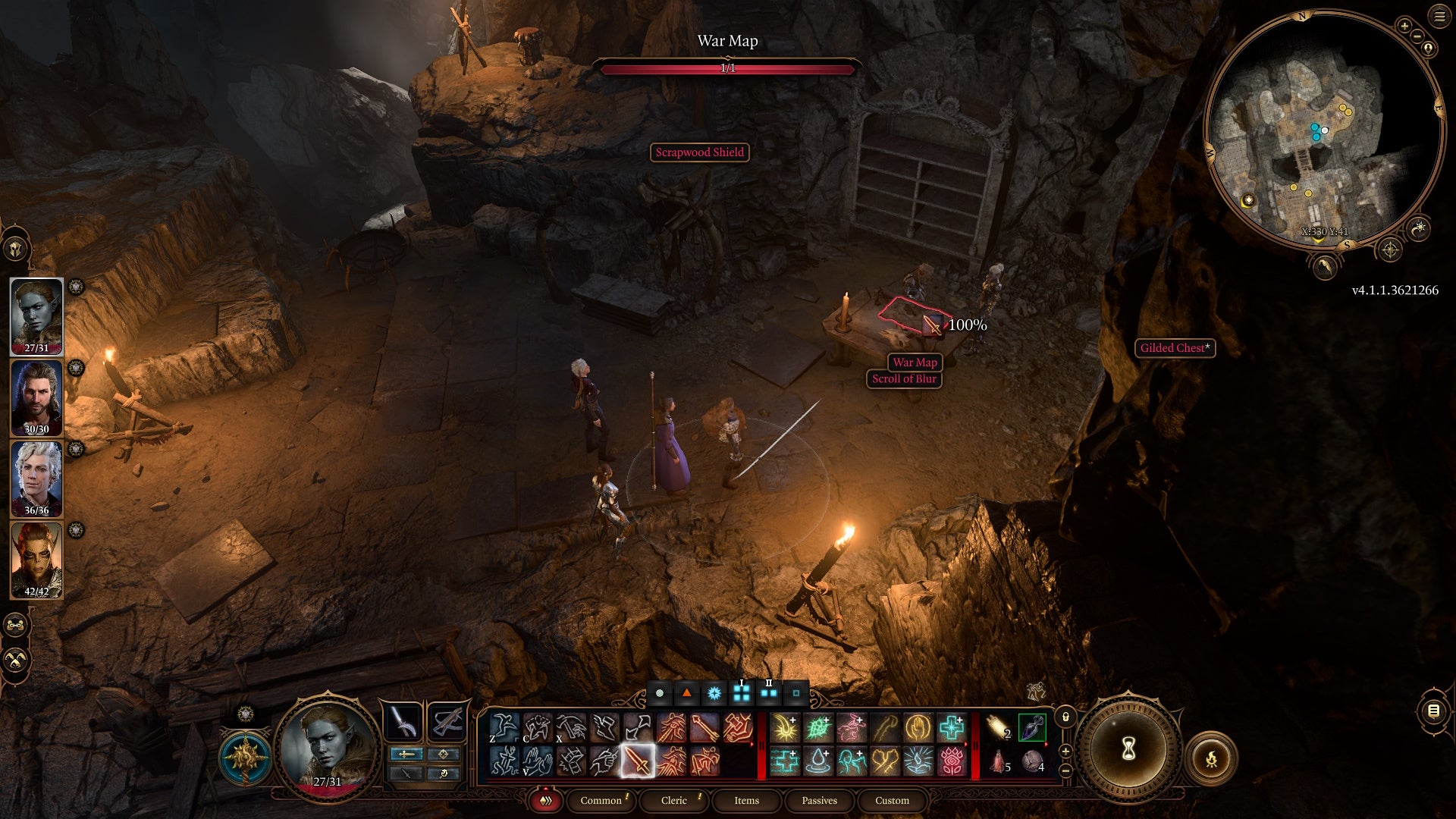Click the minimap
Screen dimensions: 1456x819
pos(1323,129)
